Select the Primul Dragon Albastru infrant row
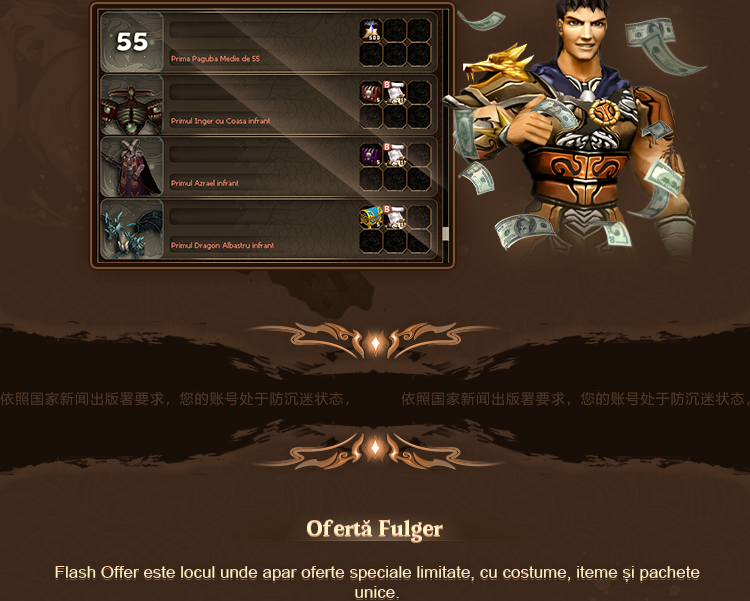This screenshot has width=750, height=601. pyautogui.click(x=262, y=228)
